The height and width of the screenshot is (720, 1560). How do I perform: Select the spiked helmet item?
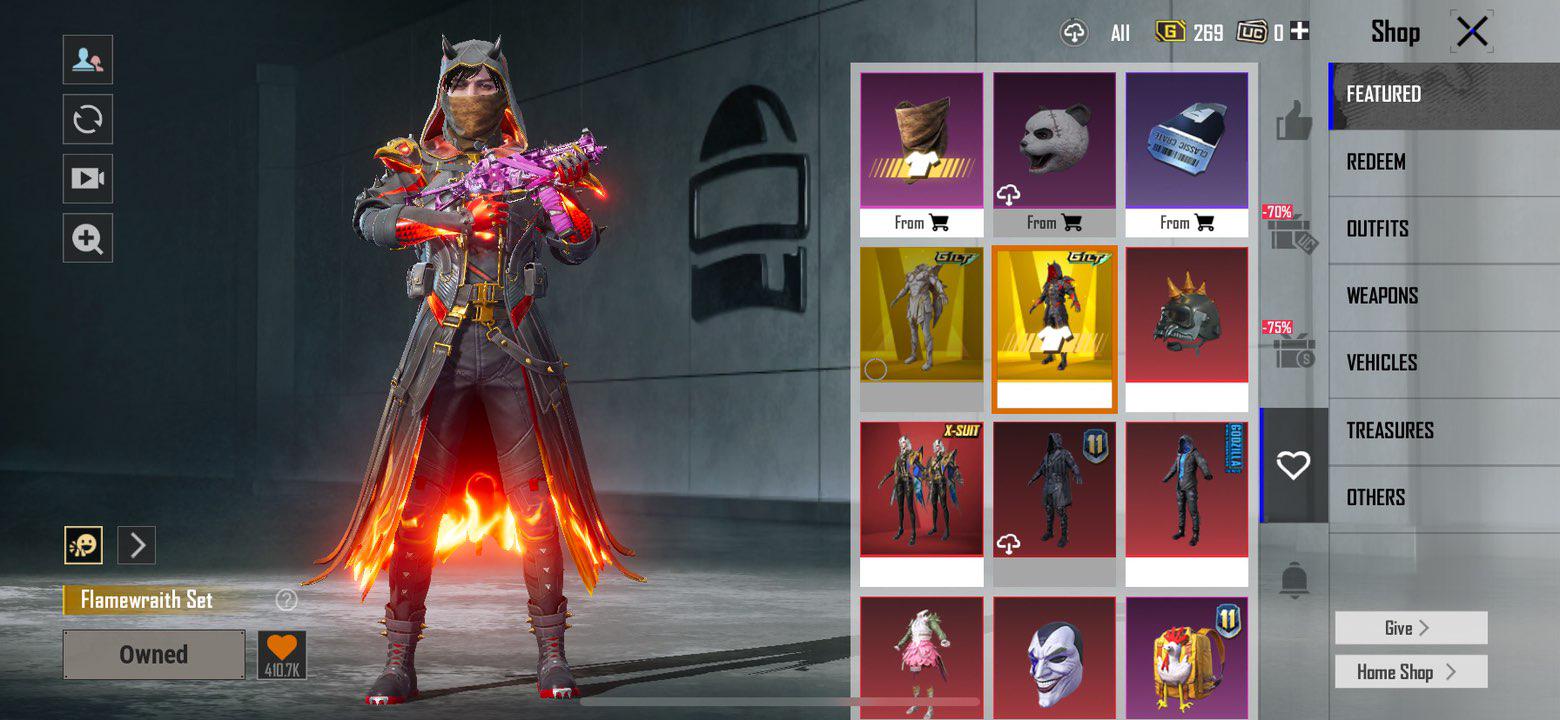click(x=1187, y=315)
